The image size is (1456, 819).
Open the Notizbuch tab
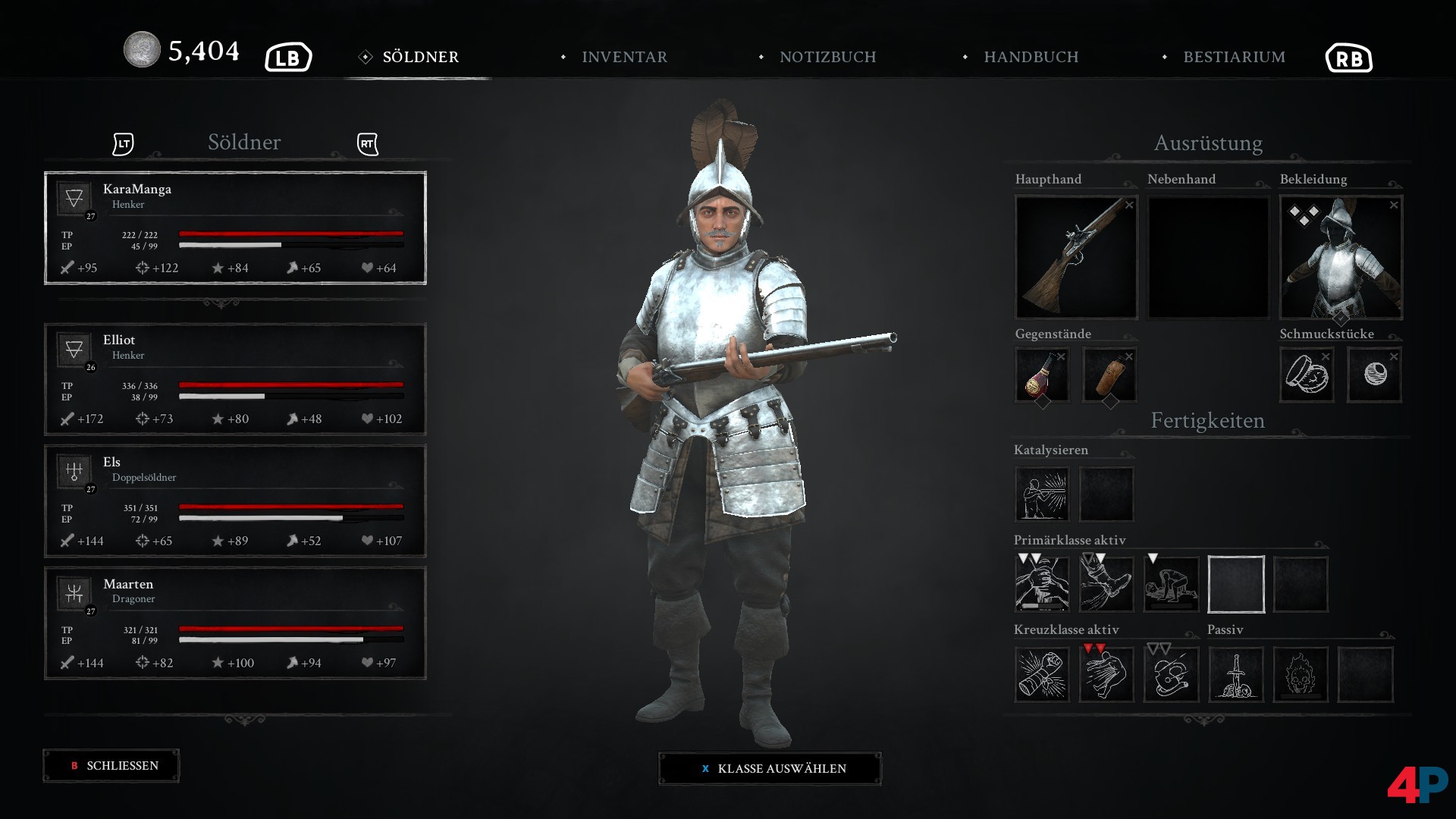click(x=827, y=57)
